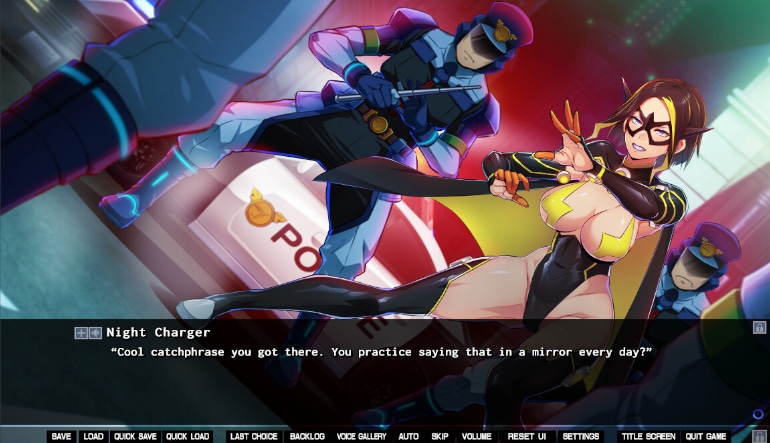Open the Save menu
770x443 pixels.
[61, 436]
